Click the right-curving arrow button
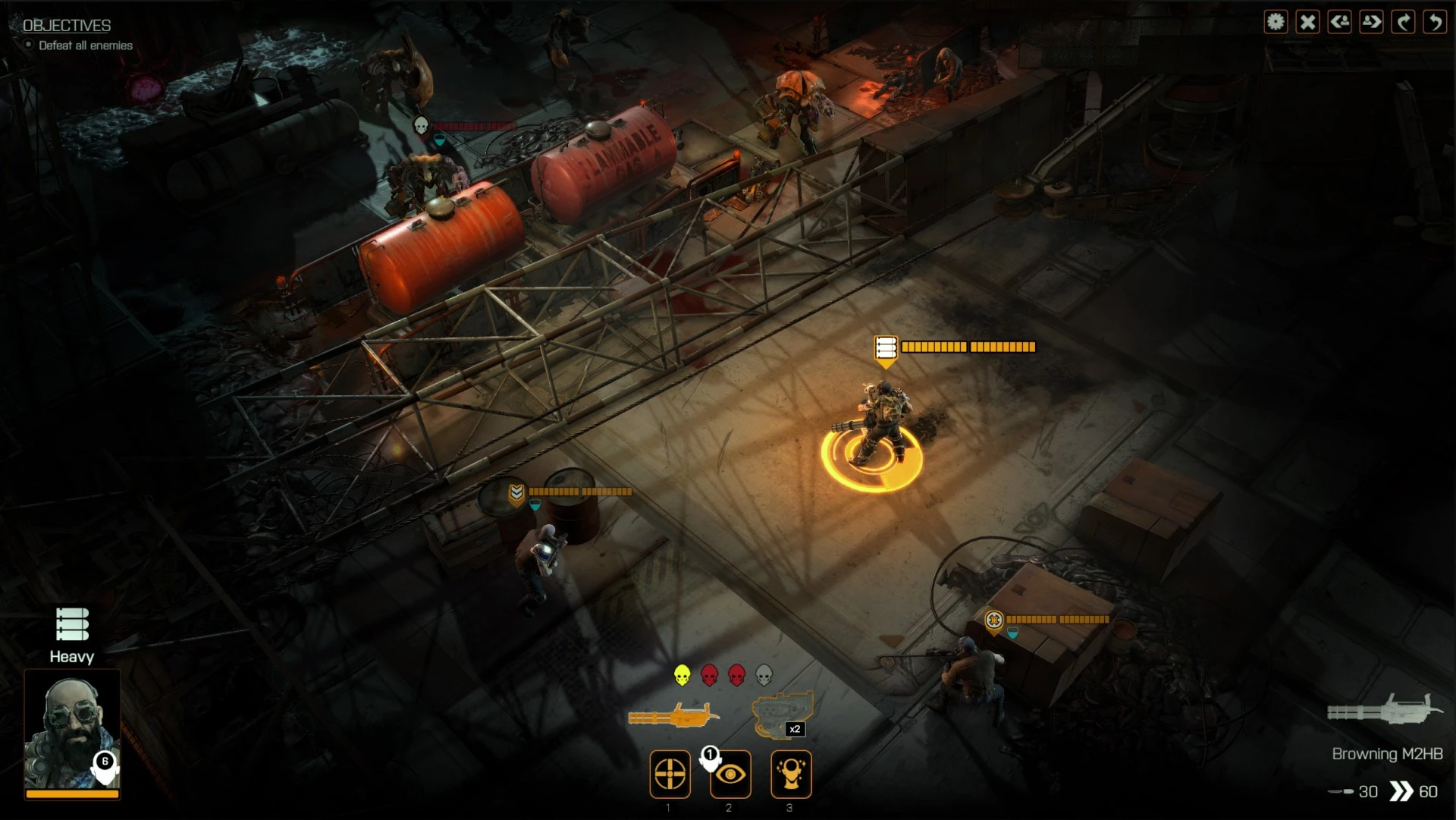The image size is (1456, 820). [x=1403, y=22]
